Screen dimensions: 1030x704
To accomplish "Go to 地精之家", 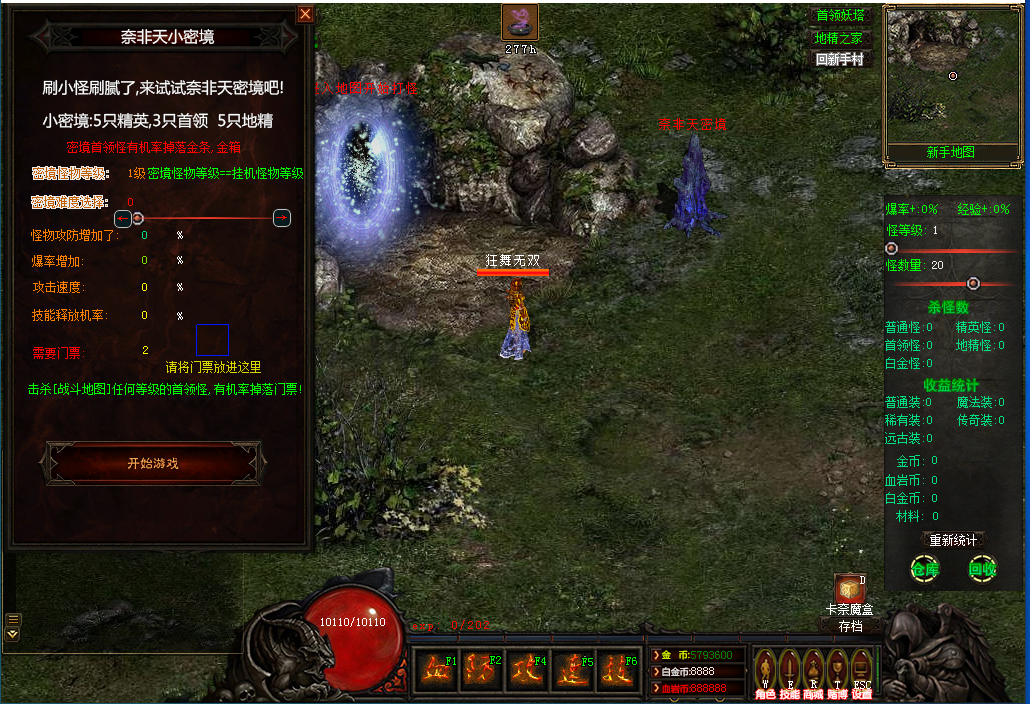I will [841, 38].
